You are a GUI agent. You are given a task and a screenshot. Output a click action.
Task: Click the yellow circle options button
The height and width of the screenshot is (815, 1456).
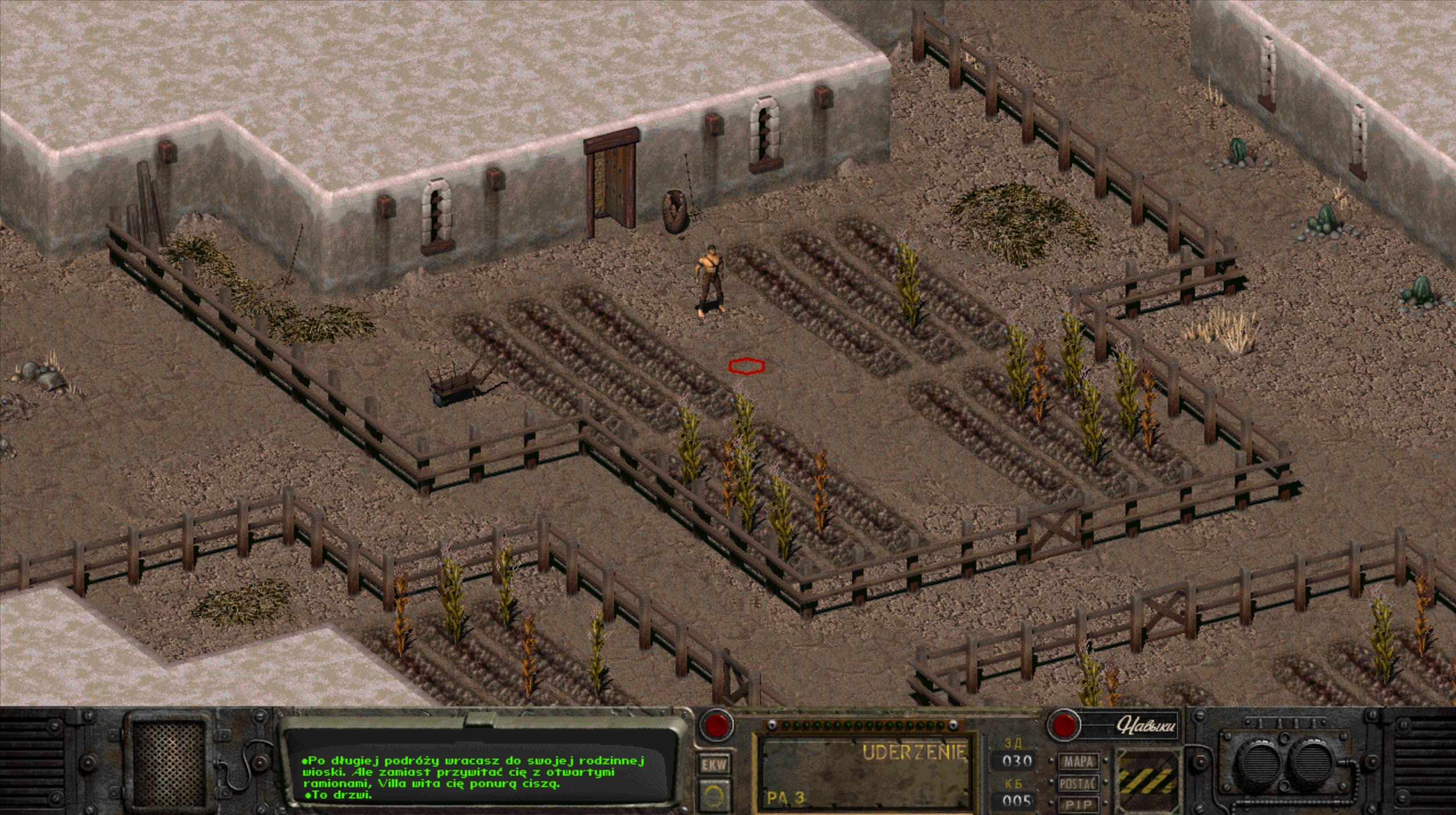pyautogui.click(x=714, y=794)
